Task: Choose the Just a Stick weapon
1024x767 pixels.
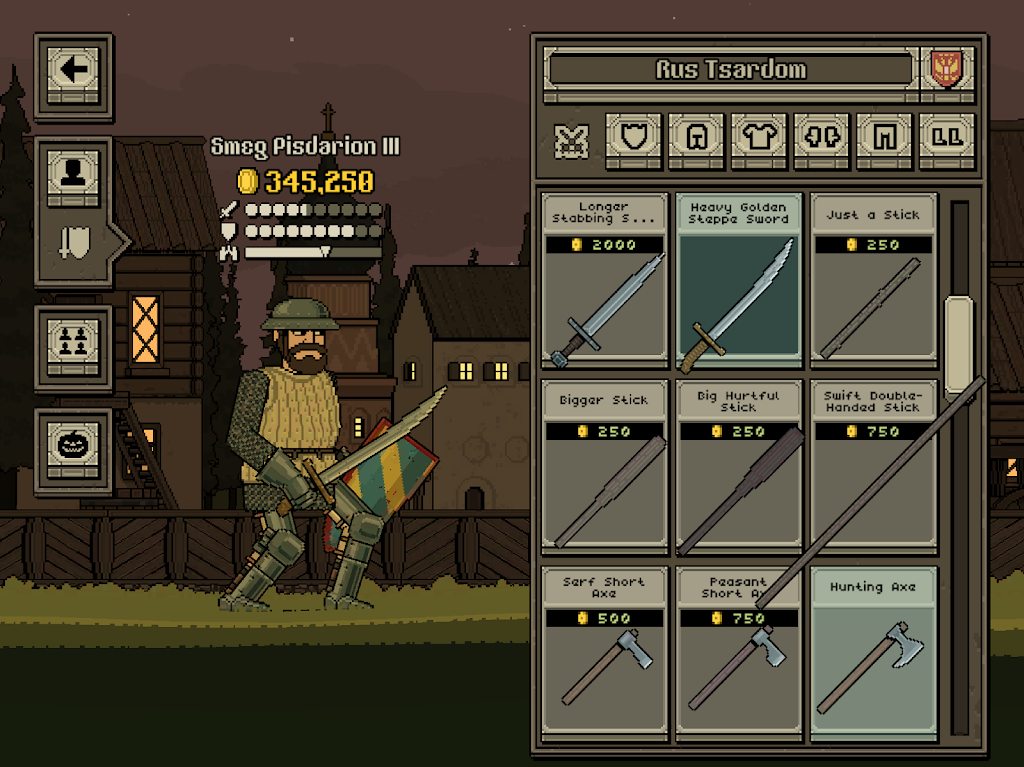Action: (x=873, y=282)
